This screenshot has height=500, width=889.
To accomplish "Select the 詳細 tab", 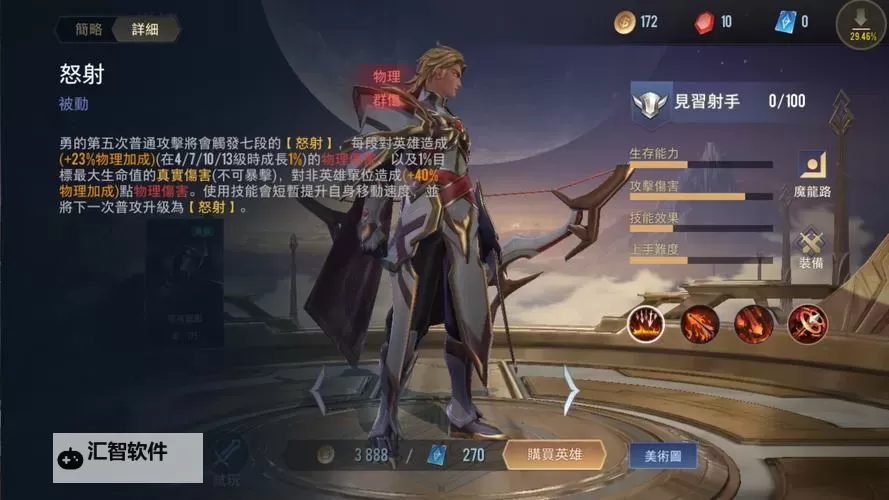I will pyautogui.click(x=145, y=29).
